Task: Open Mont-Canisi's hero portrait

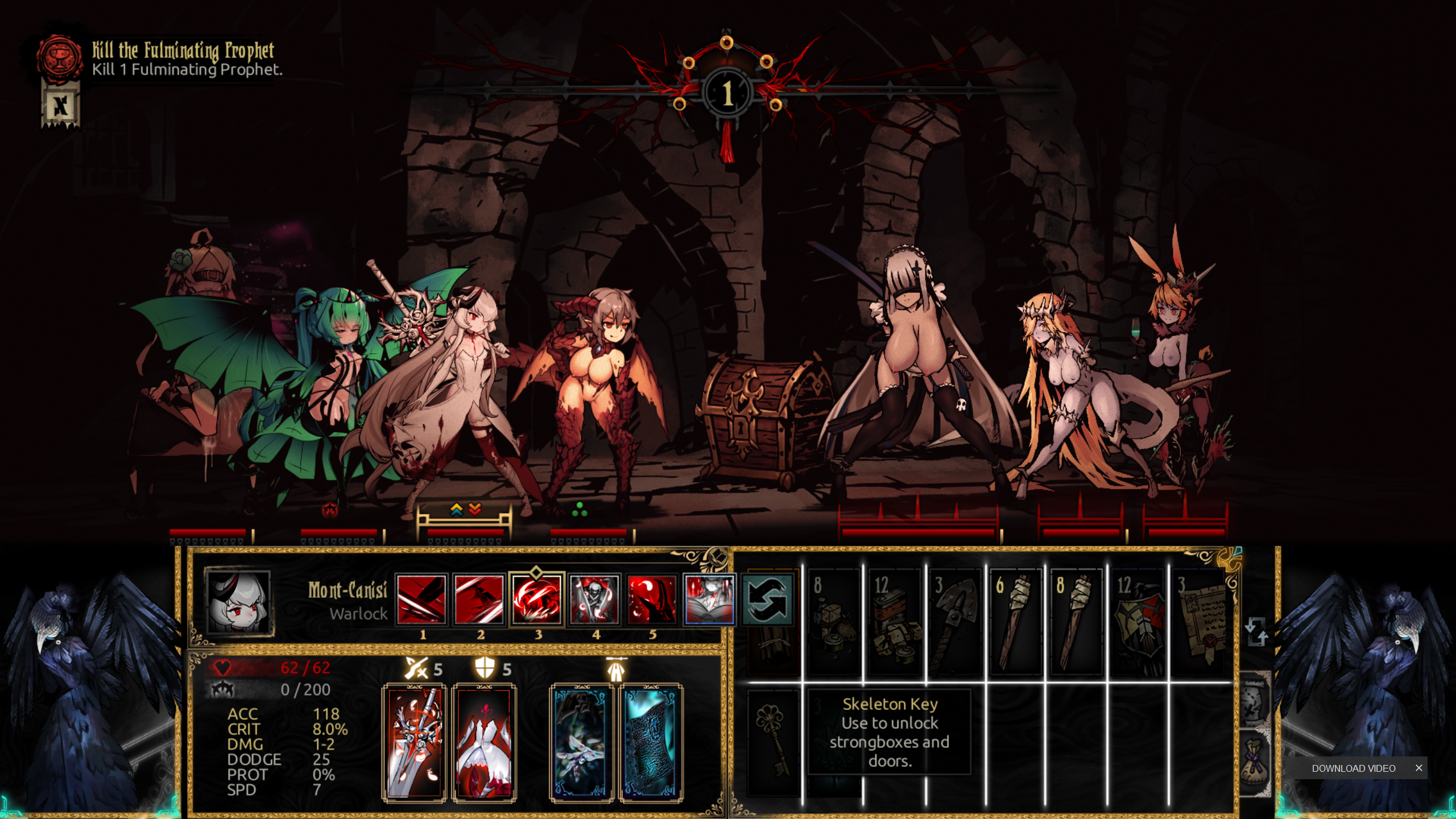Action: pyautogui.click(x=238, y=602)
